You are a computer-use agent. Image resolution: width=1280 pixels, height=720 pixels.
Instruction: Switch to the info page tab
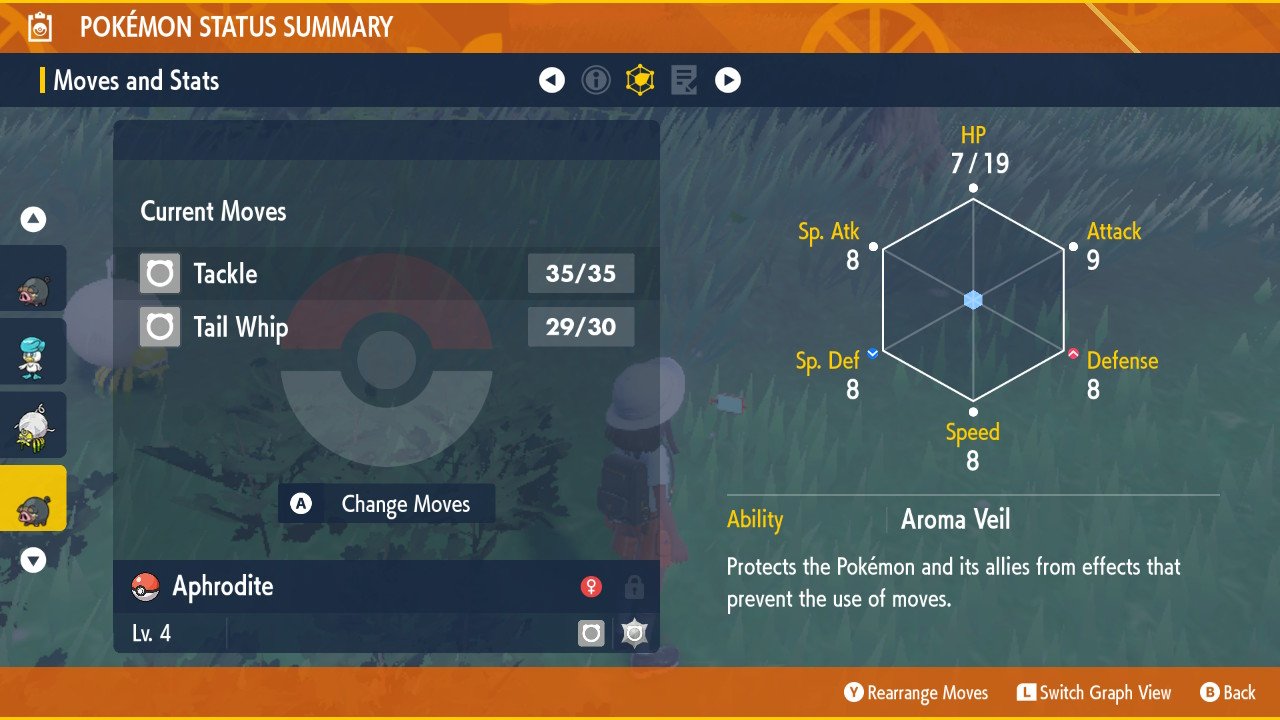[596, 80]
